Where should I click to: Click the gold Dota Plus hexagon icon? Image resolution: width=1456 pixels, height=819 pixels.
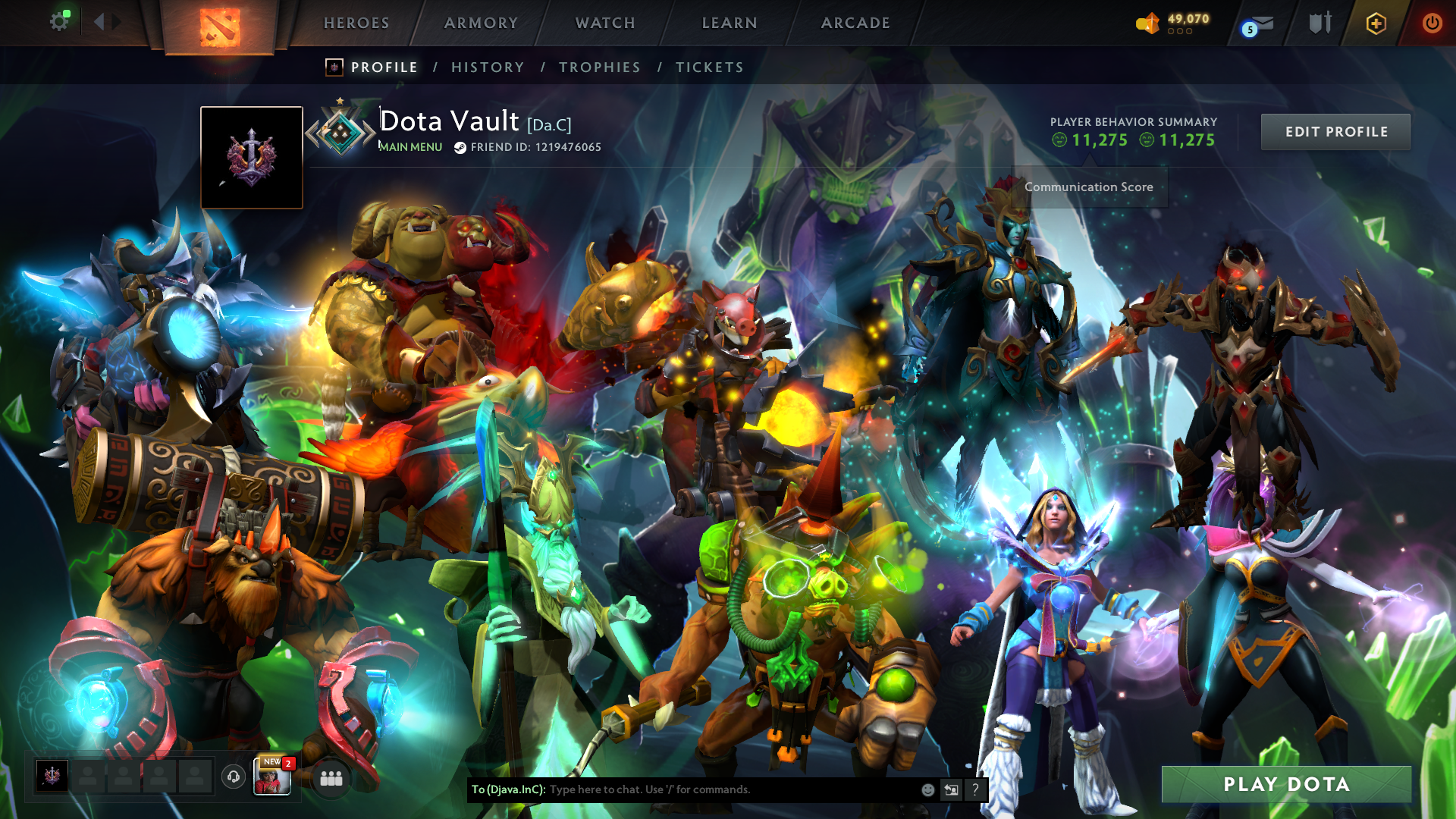(x=1376, y=24)
